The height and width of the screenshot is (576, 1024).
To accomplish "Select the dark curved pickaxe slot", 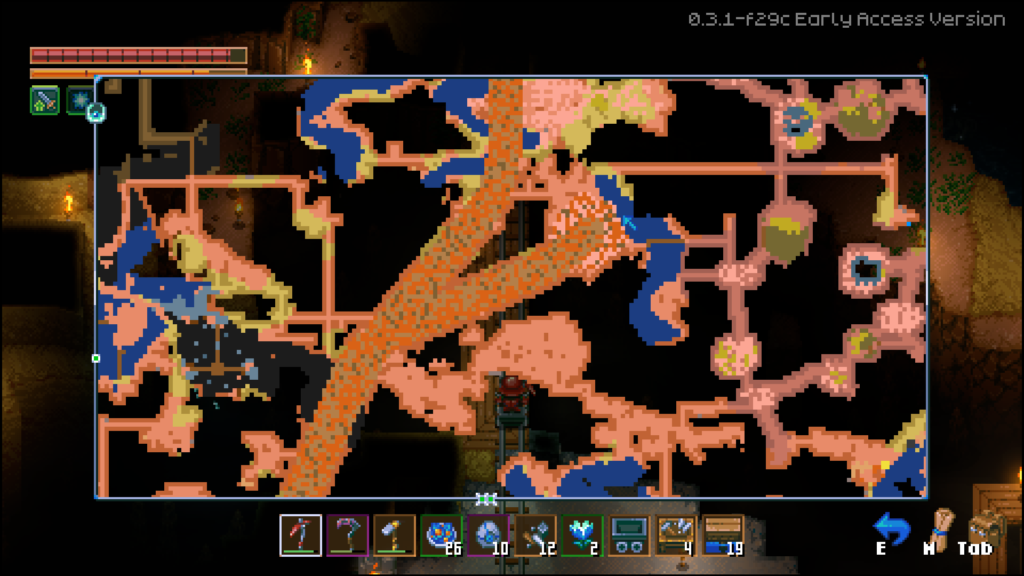I will (x=347, y=535).
